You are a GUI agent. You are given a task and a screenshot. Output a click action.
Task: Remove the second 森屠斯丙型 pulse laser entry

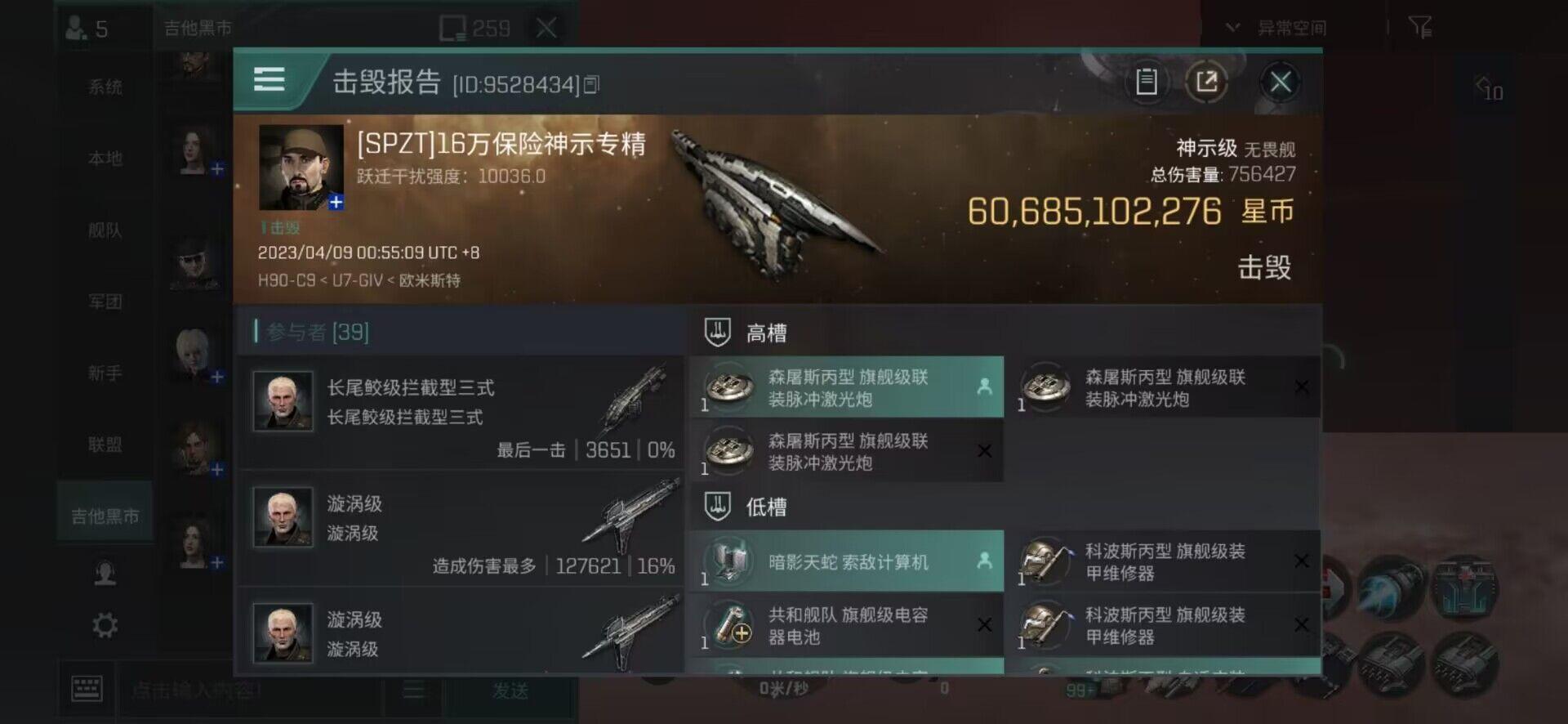tap(985, 450)
